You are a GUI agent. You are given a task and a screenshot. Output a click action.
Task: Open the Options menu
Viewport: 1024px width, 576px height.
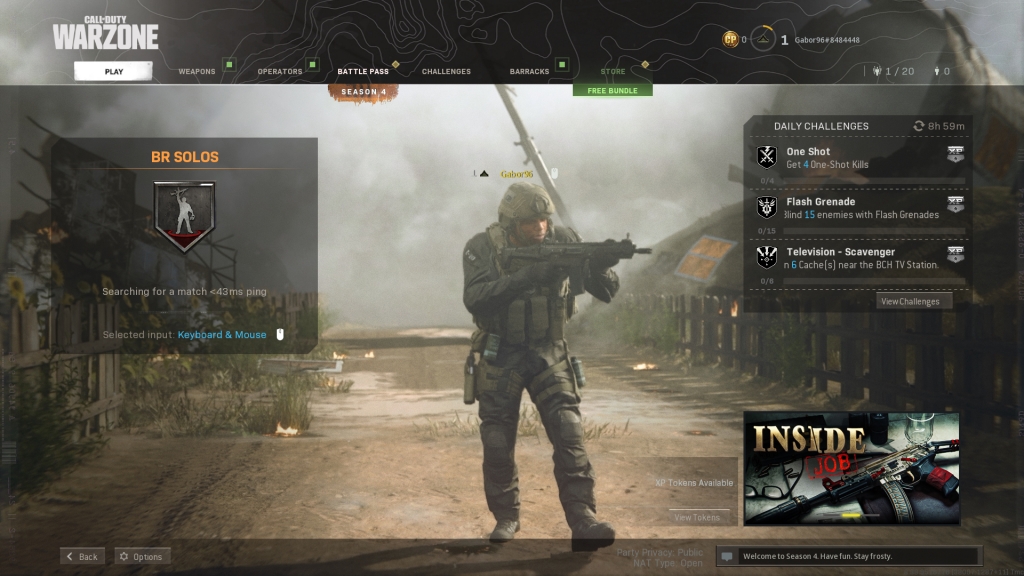141,556
